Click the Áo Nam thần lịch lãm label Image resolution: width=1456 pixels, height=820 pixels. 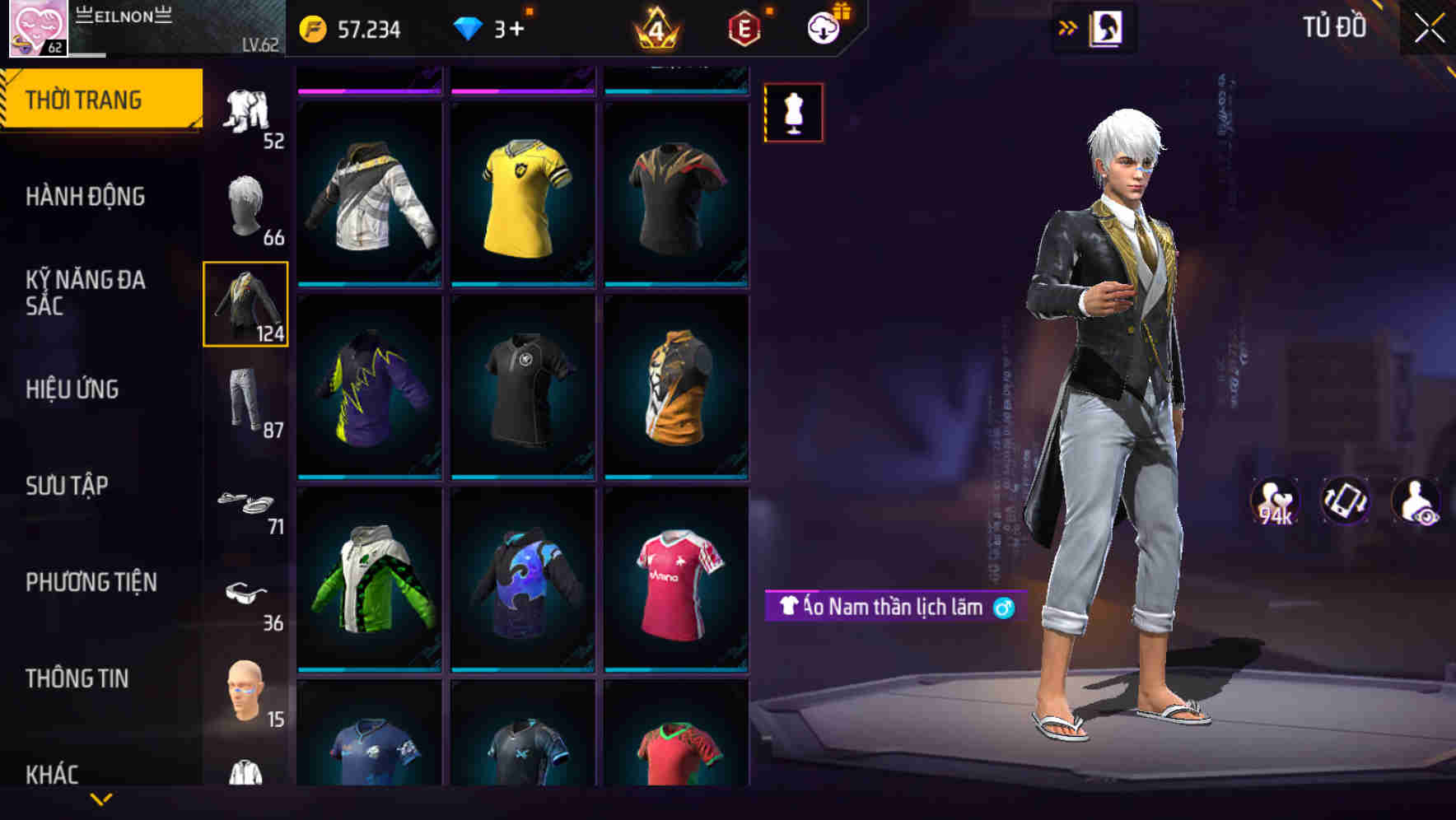click(888, 608)
